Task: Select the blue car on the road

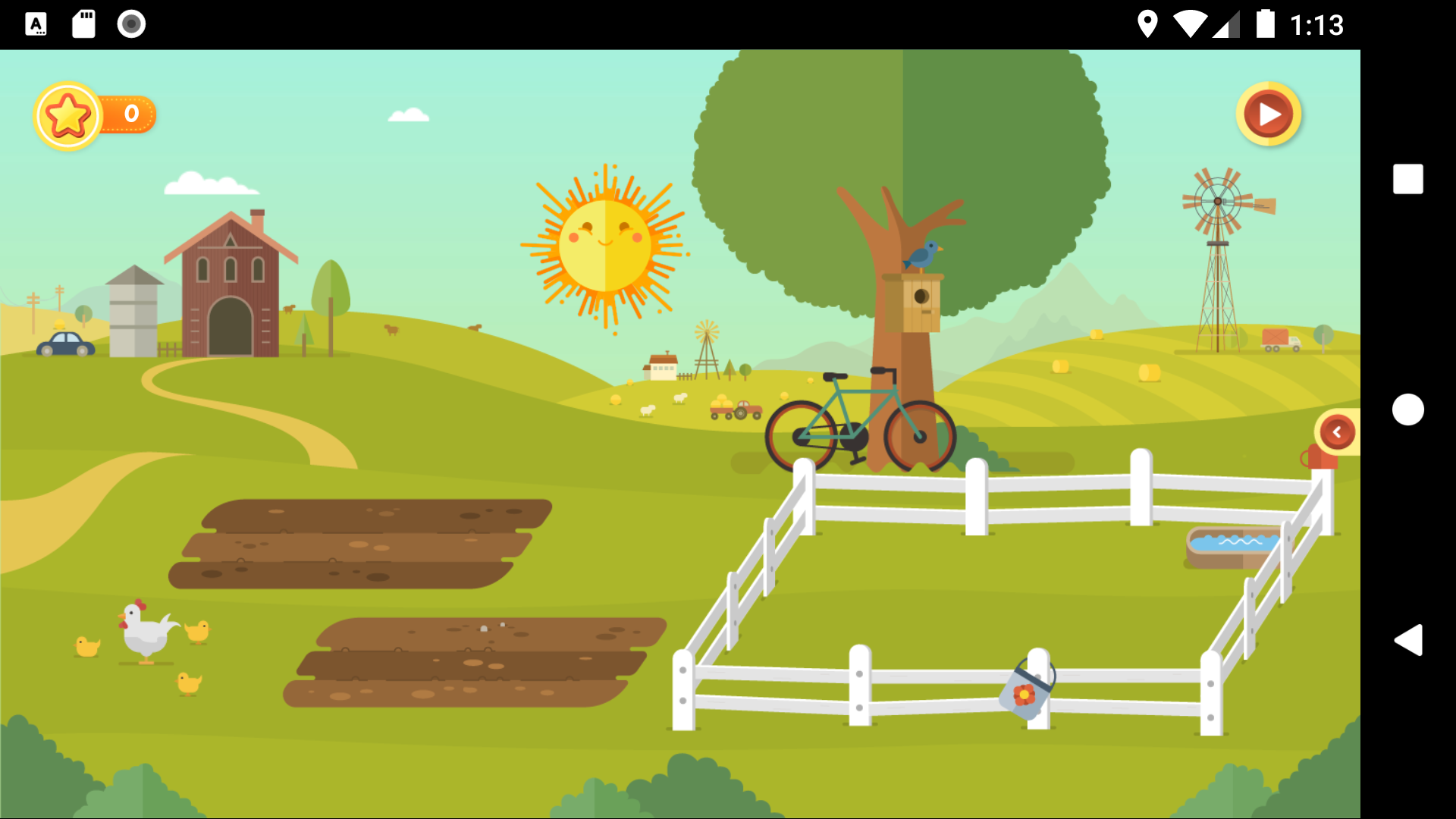Action: 64,343
